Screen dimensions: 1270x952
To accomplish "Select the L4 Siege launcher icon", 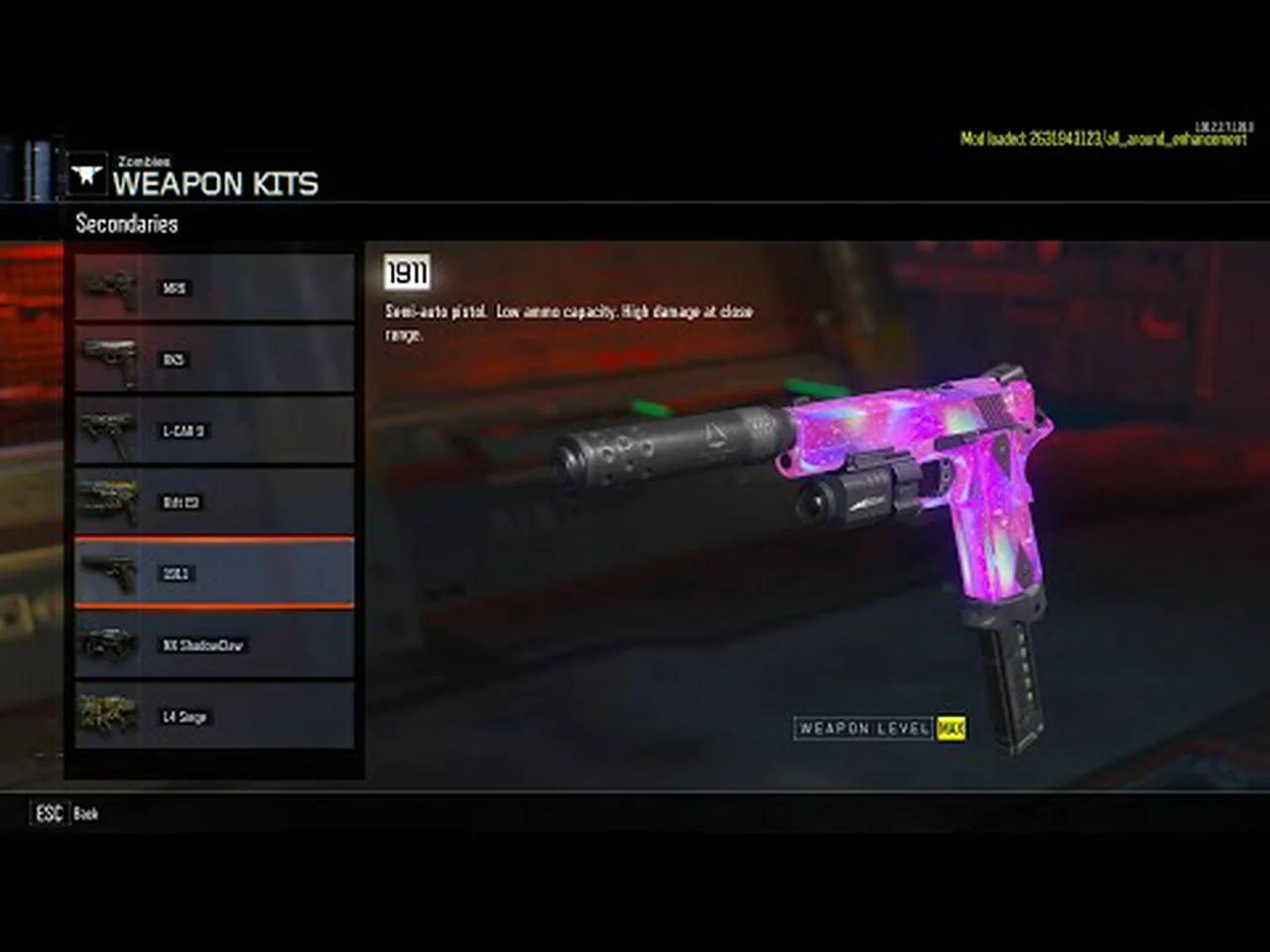I will coord(109,716).
